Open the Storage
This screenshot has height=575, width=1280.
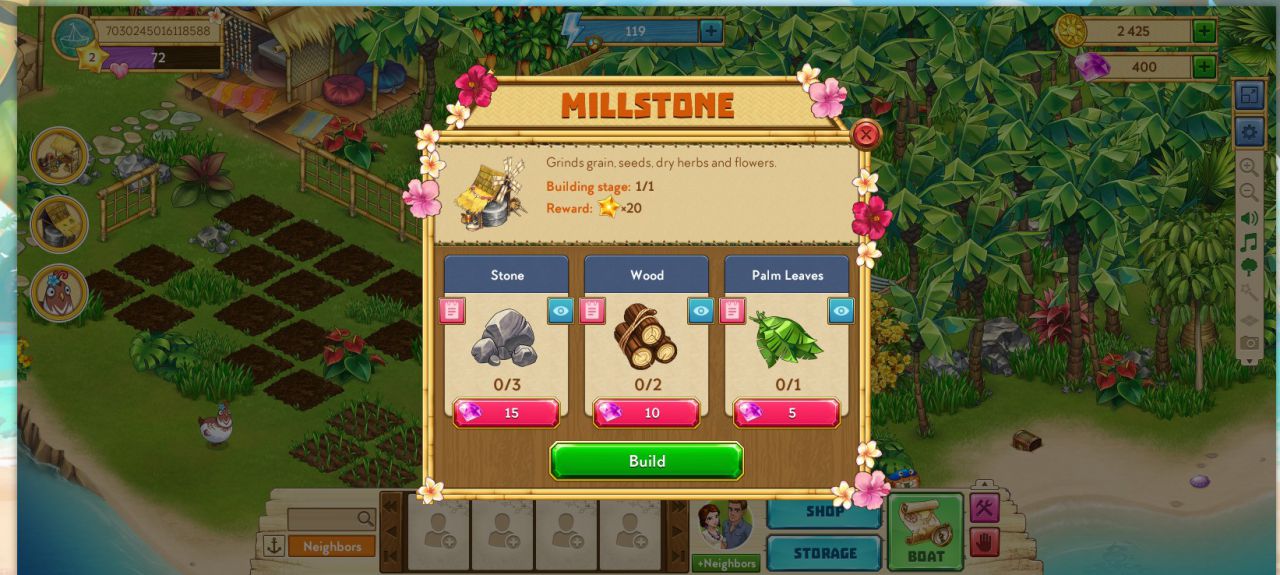[824, 553]
